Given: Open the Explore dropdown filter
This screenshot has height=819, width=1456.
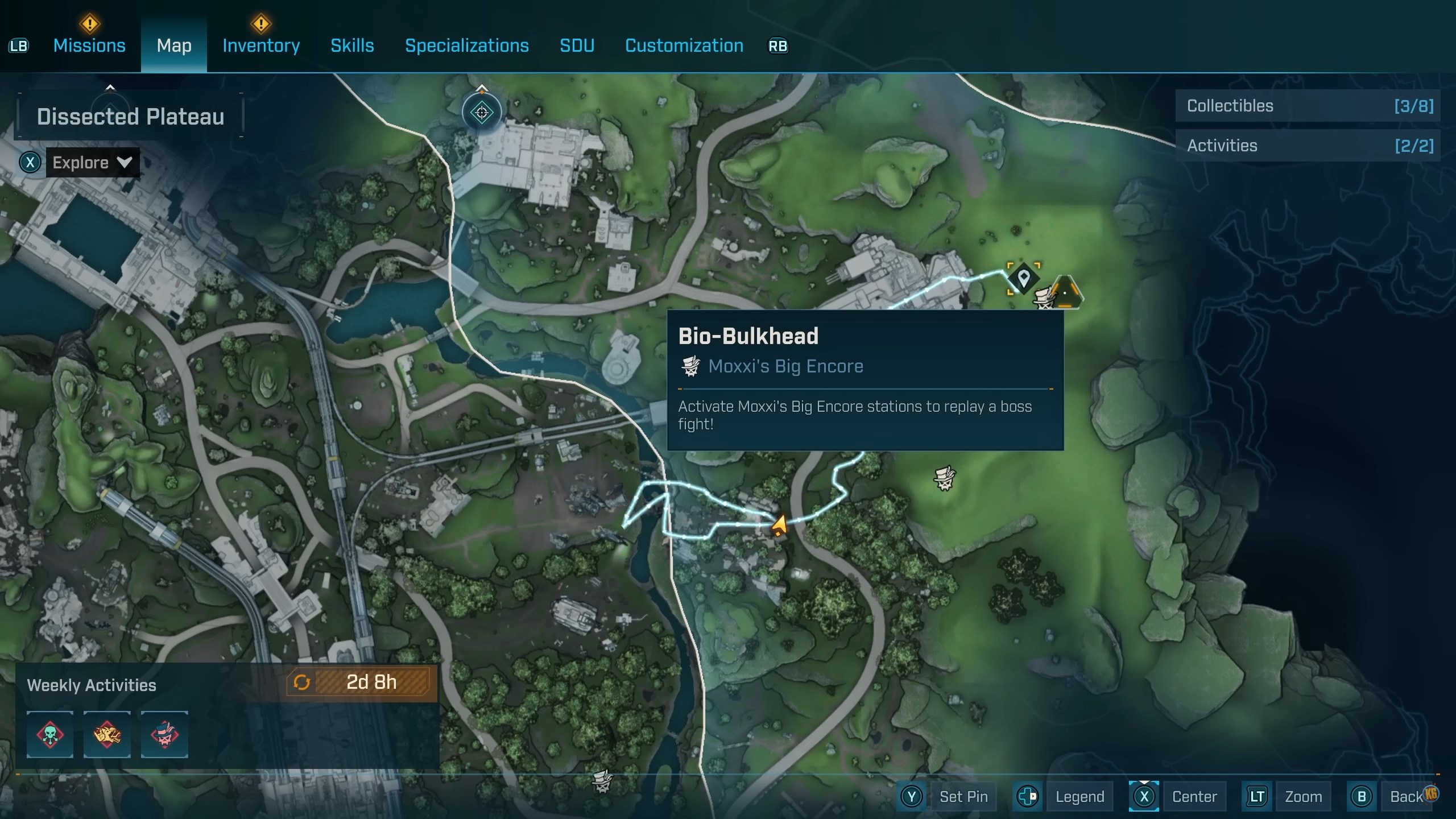Looking at the screenshot, I should [x=92, y=163].
